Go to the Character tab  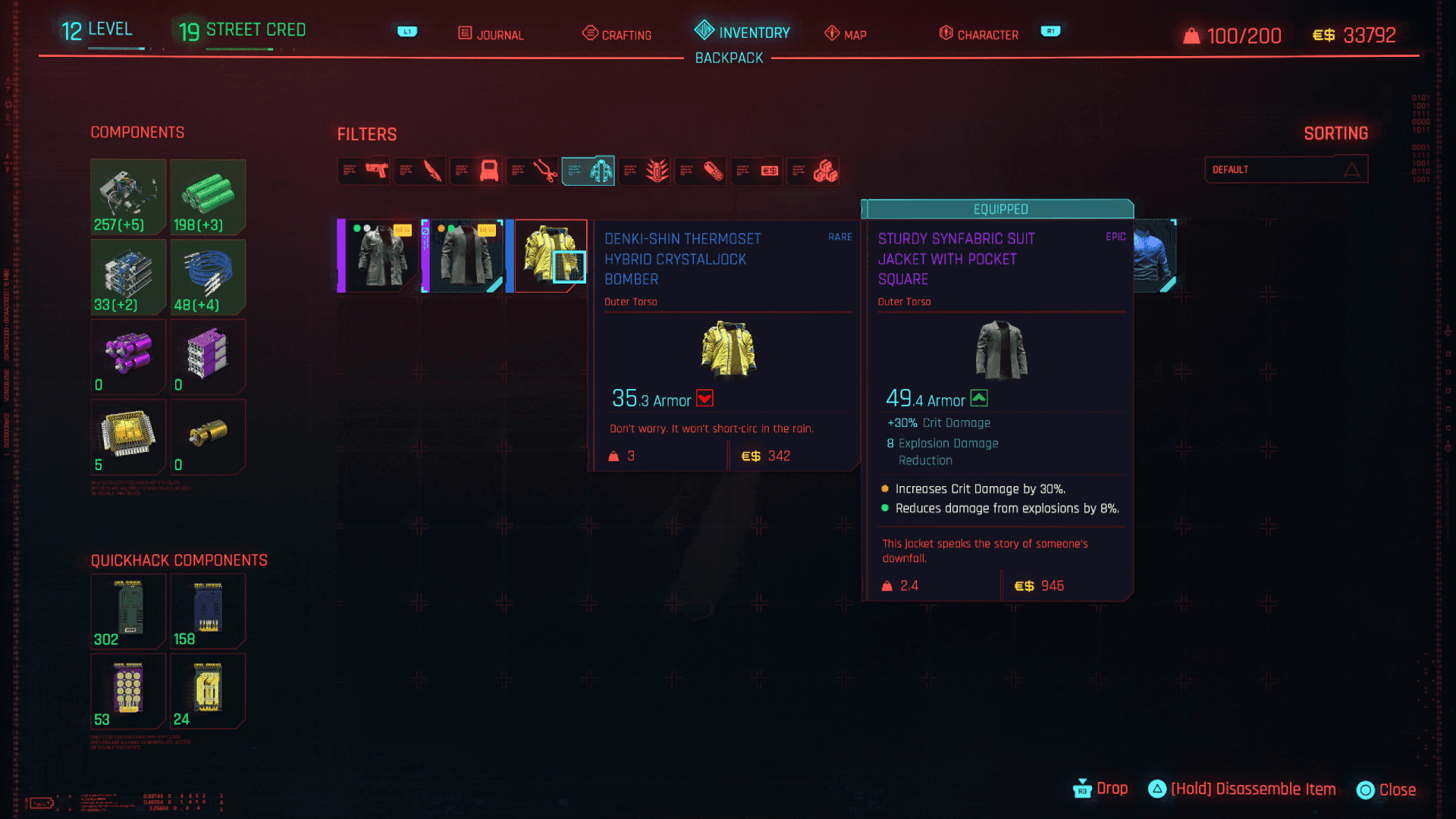point(978,34)
